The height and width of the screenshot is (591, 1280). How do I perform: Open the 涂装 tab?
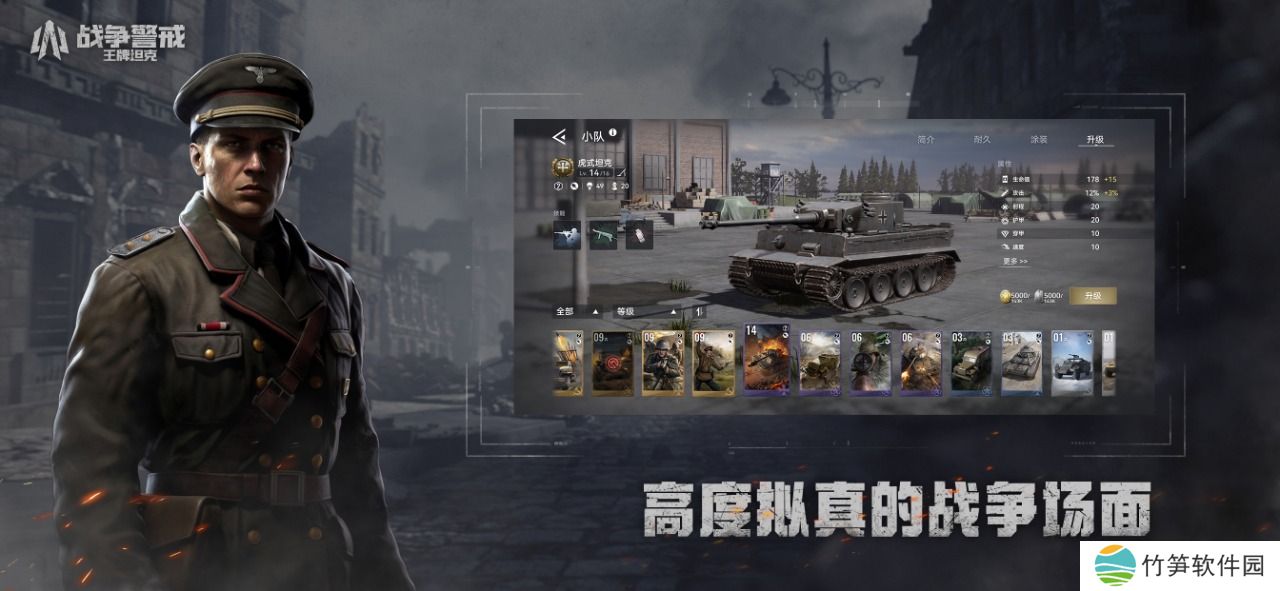[1039, 140]
